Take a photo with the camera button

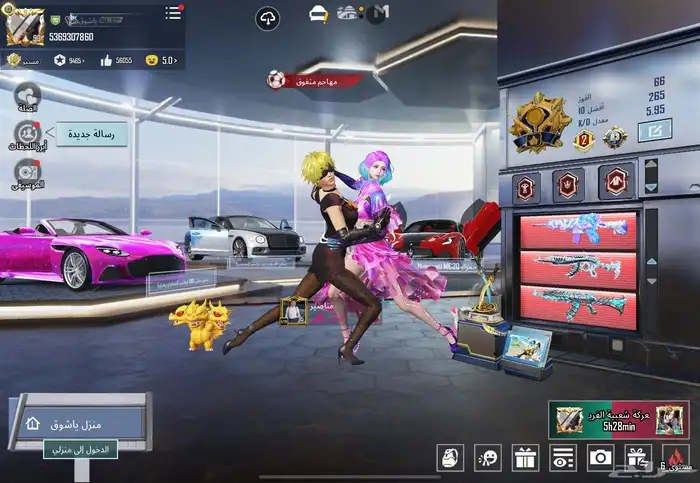pos(600,458)
